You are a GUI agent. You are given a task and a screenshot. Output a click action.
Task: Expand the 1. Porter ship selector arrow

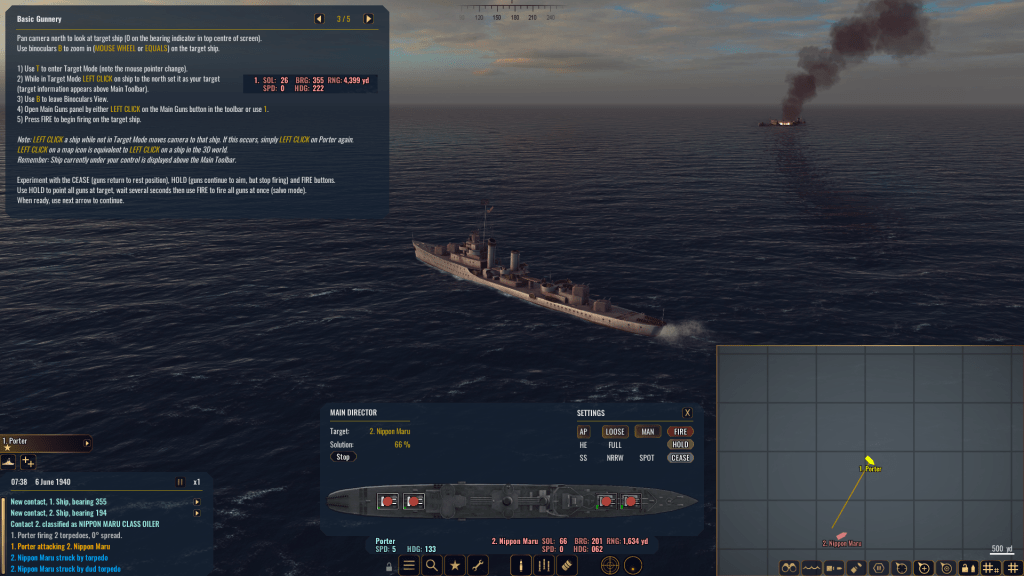87,442
